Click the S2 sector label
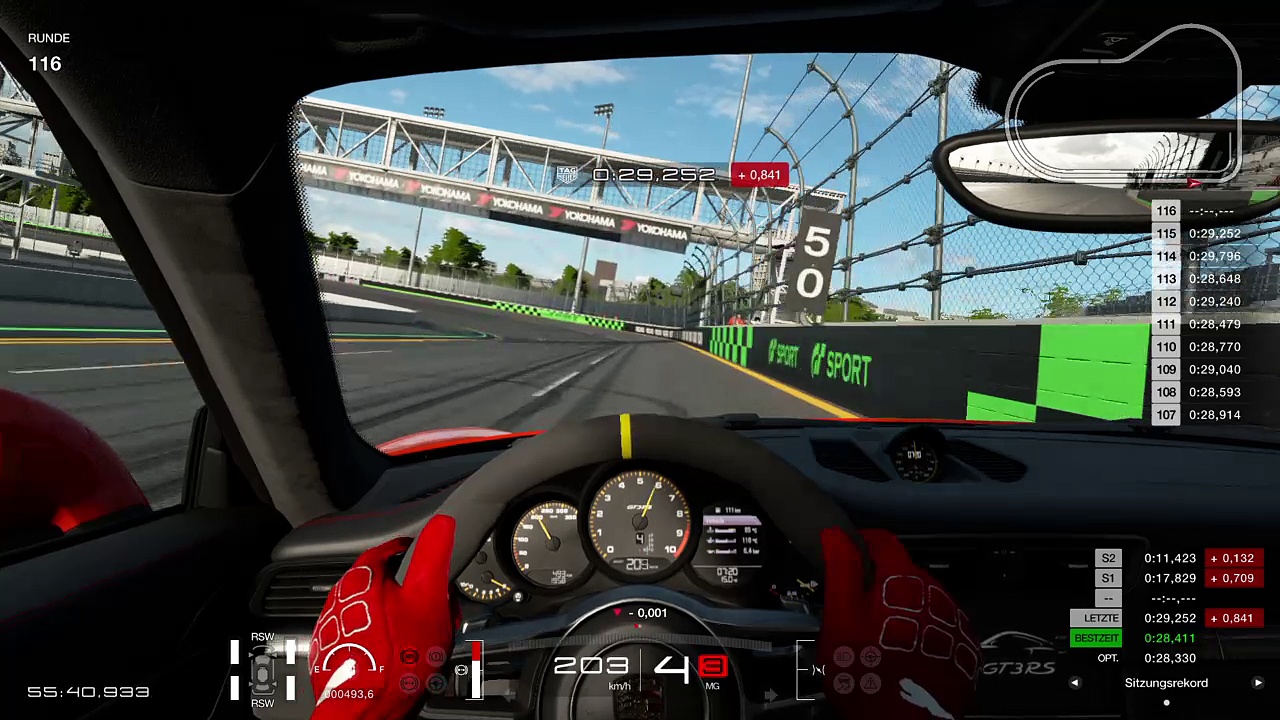 1108,558
